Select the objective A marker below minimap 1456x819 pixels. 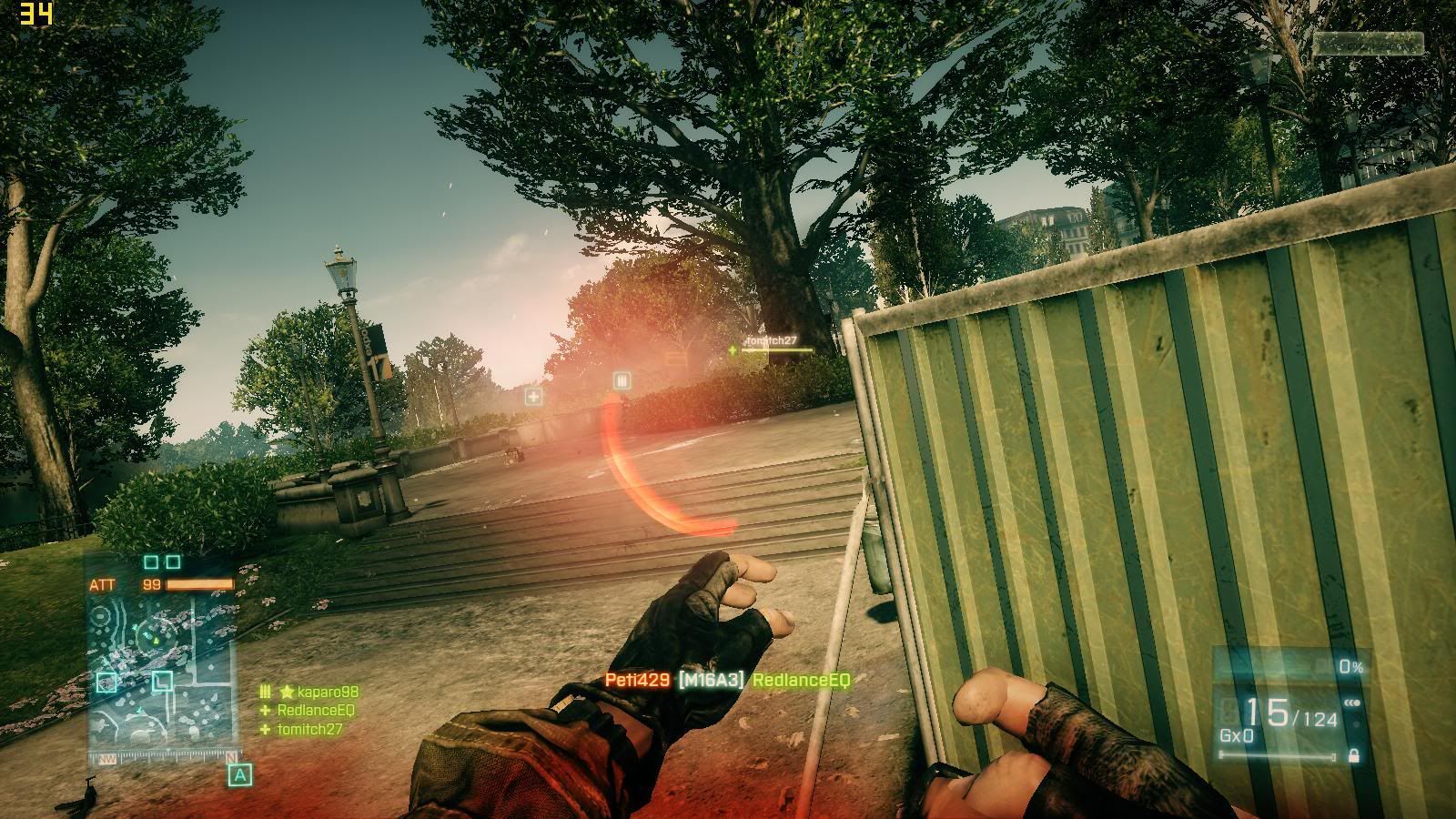(x=239, y=775)
